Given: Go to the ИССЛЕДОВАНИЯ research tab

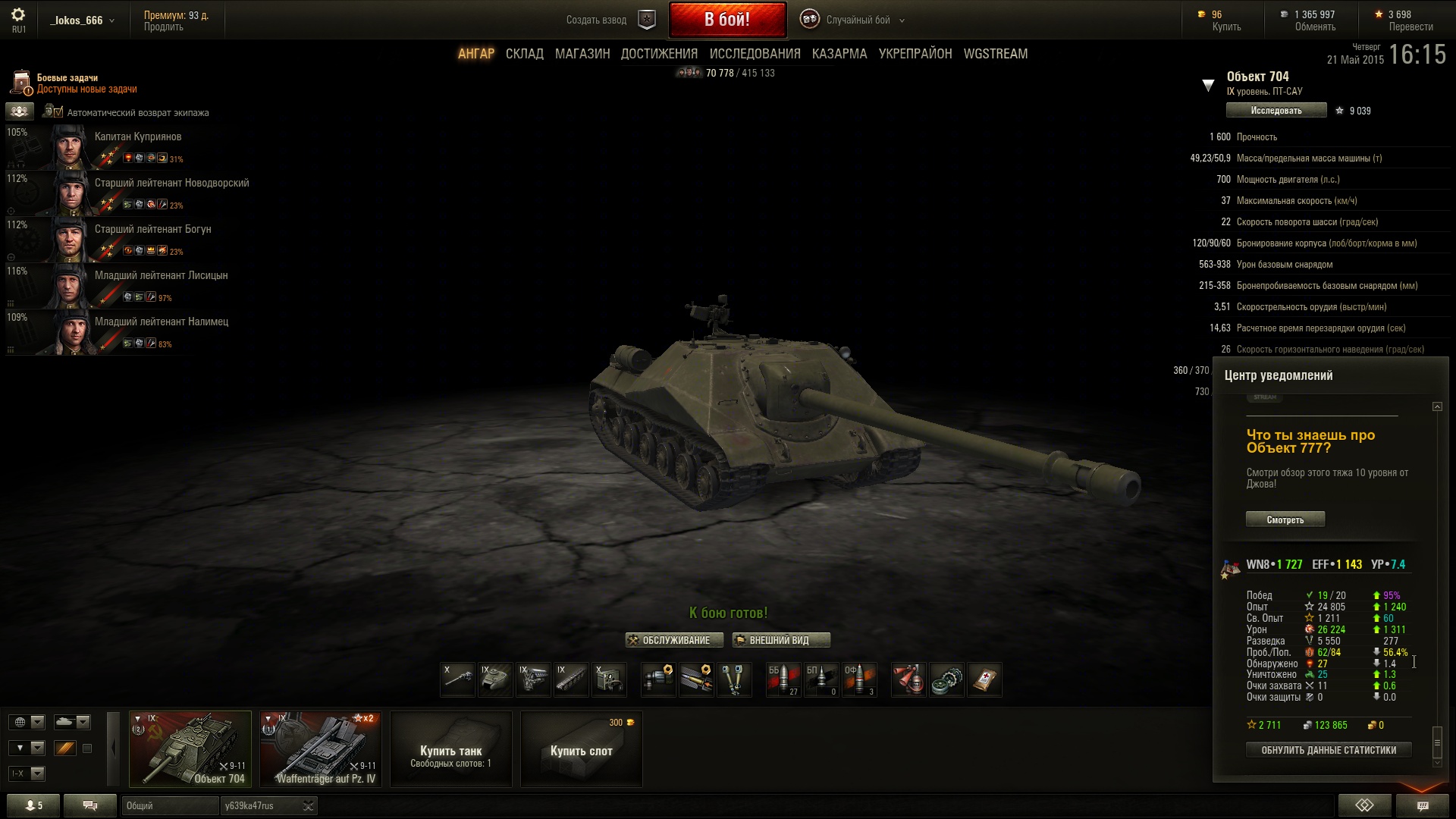Looking at the screenshot, I should (x=755, y=54).
